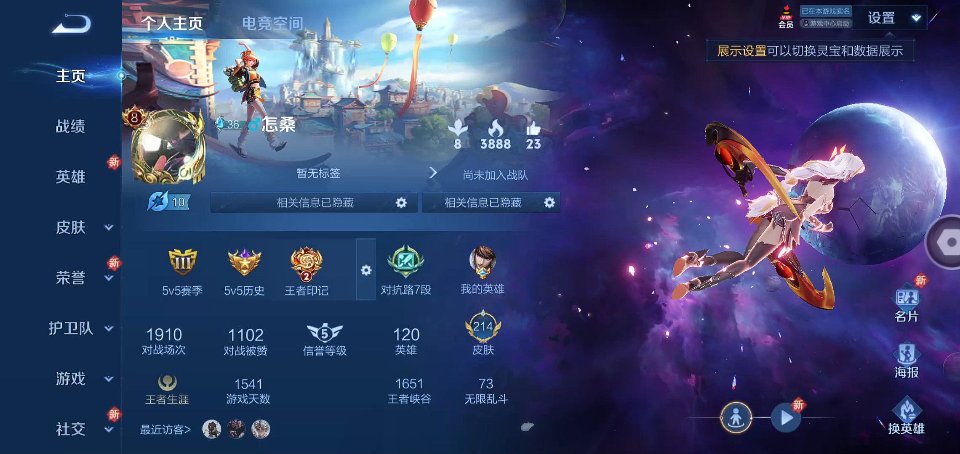Play the hero showcase animation
960x454 pixels.
click(x=785, y=418)
